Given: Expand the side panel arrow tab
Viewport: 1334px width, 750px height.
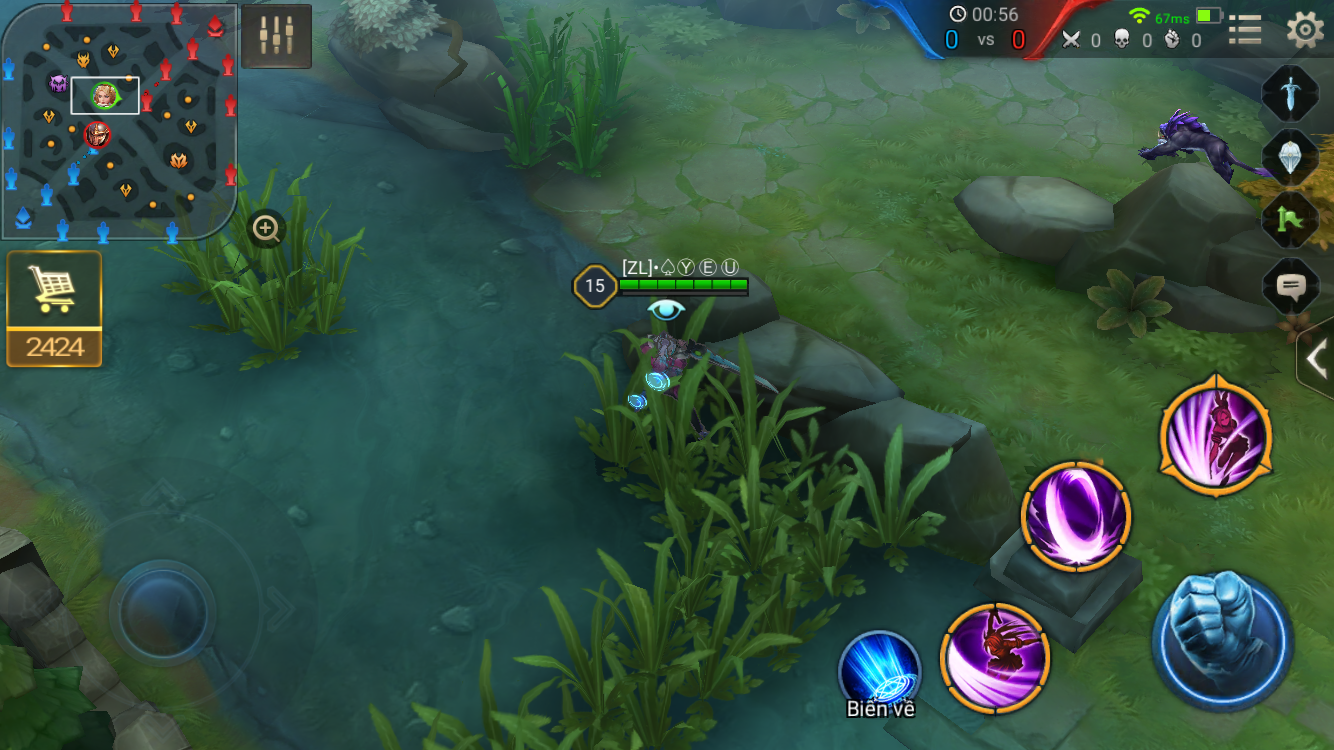Looking at the screenshot, I should point(1316,358).
